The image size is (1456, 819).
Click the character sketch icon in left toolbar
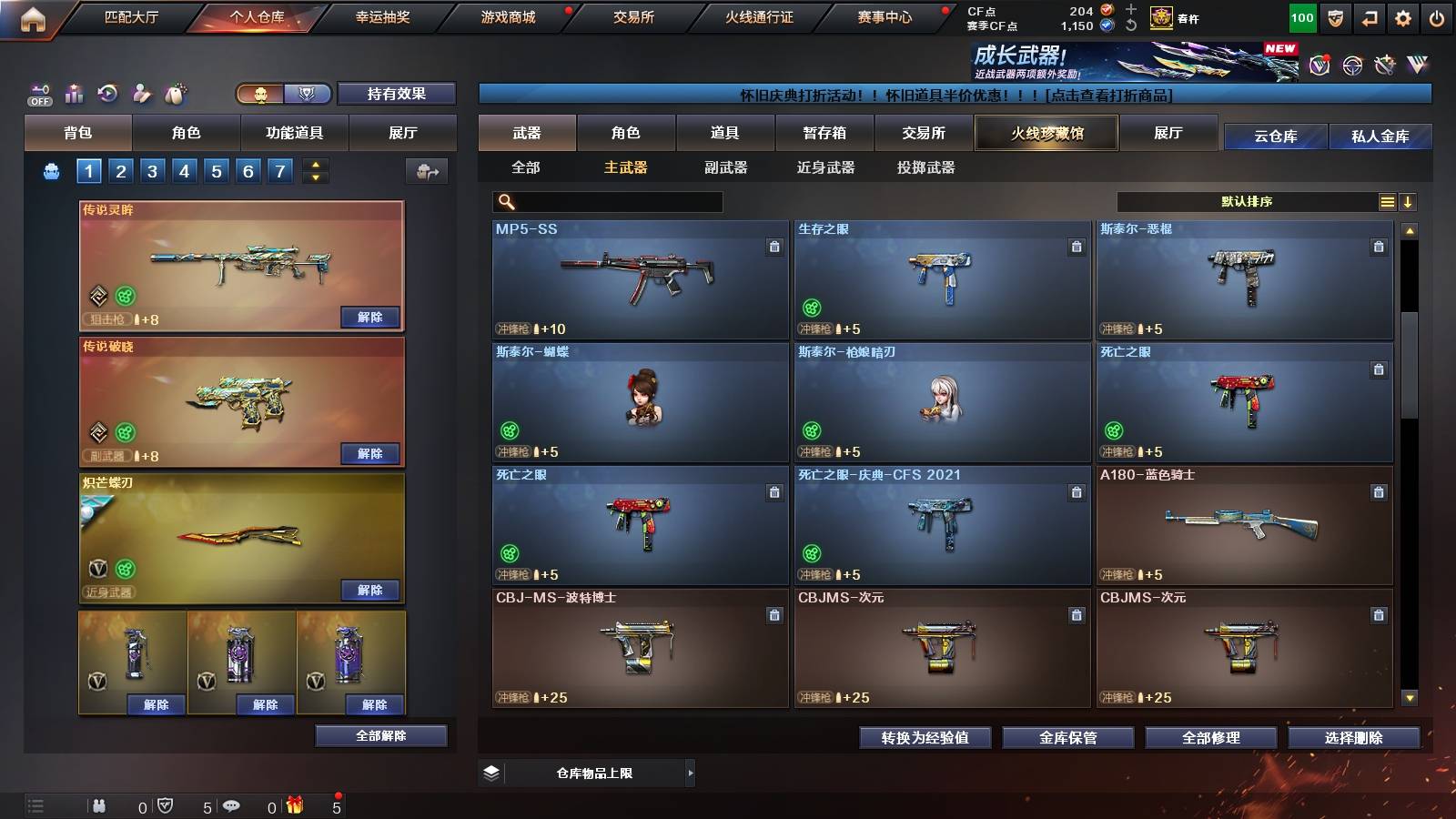141,92
